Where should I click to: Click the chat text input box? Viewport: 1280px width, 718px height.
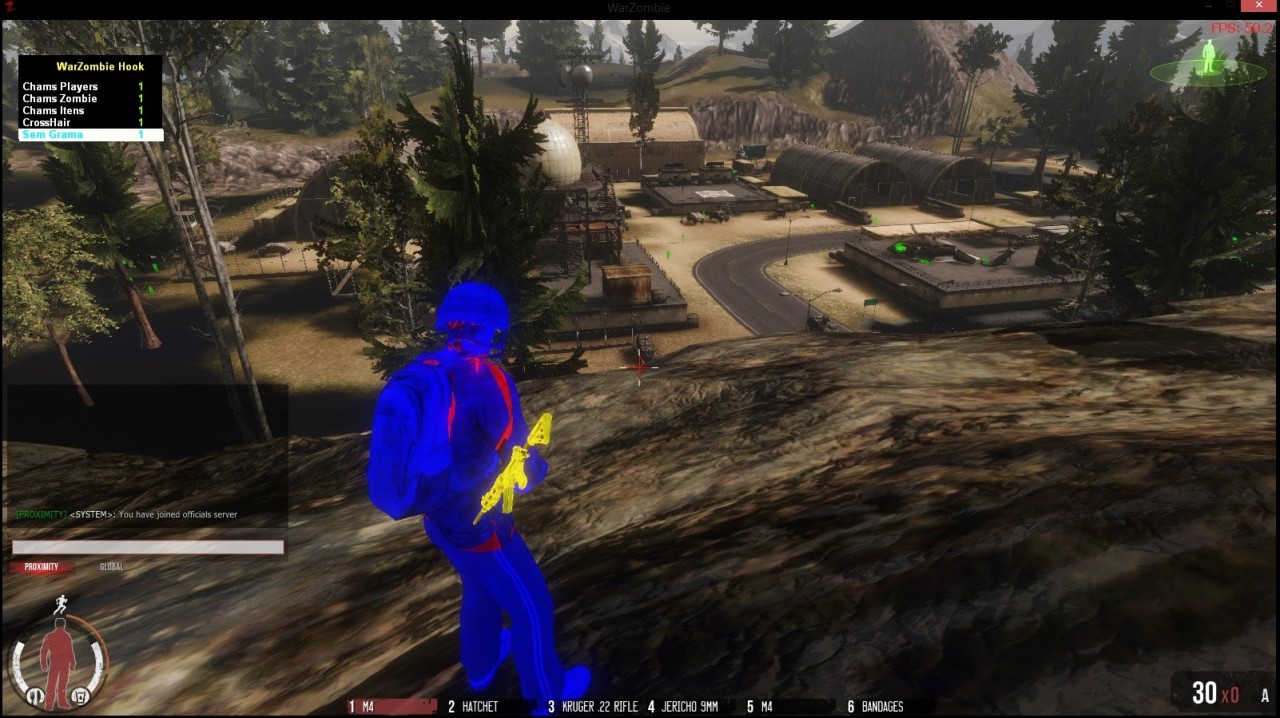pyautogui.click(x=148, y=547)
